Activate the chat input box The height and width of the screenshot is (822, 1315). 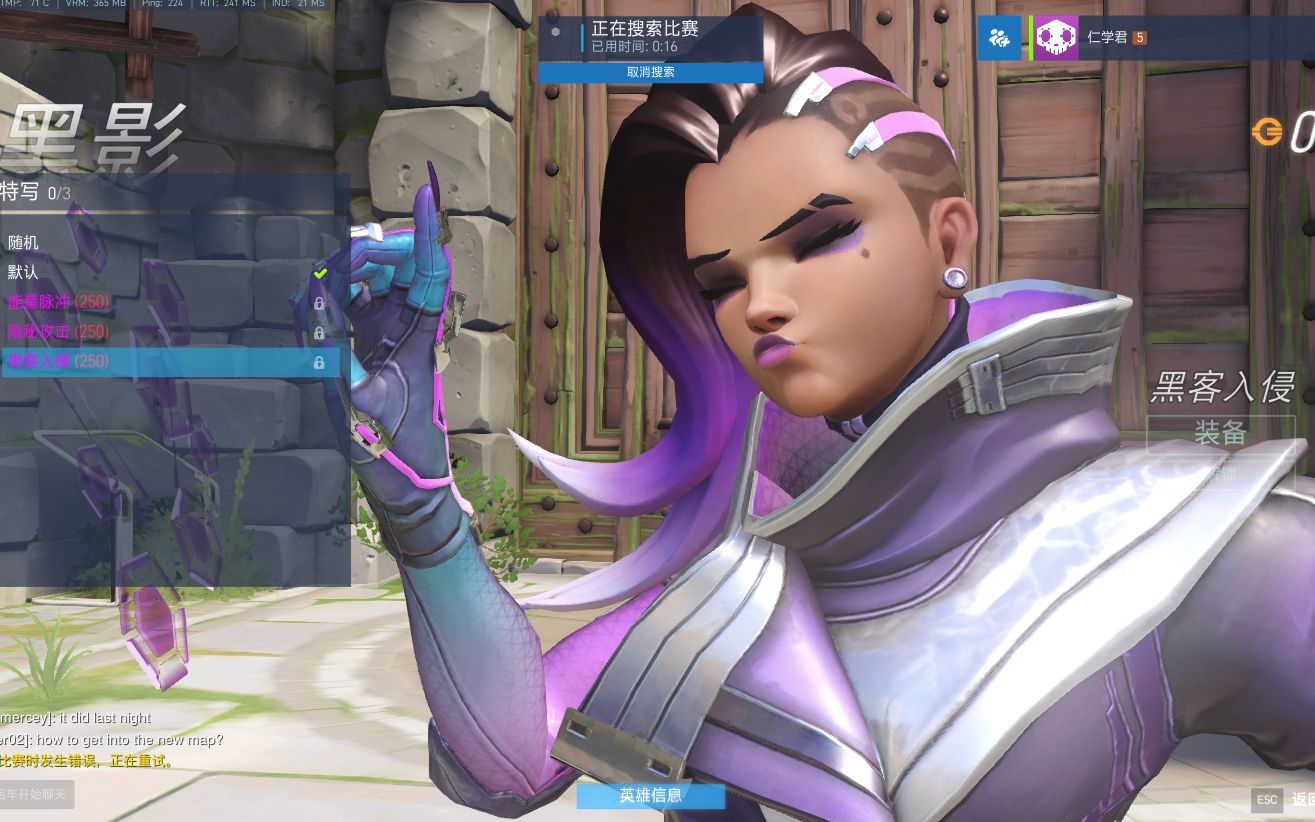pos(36,794)
